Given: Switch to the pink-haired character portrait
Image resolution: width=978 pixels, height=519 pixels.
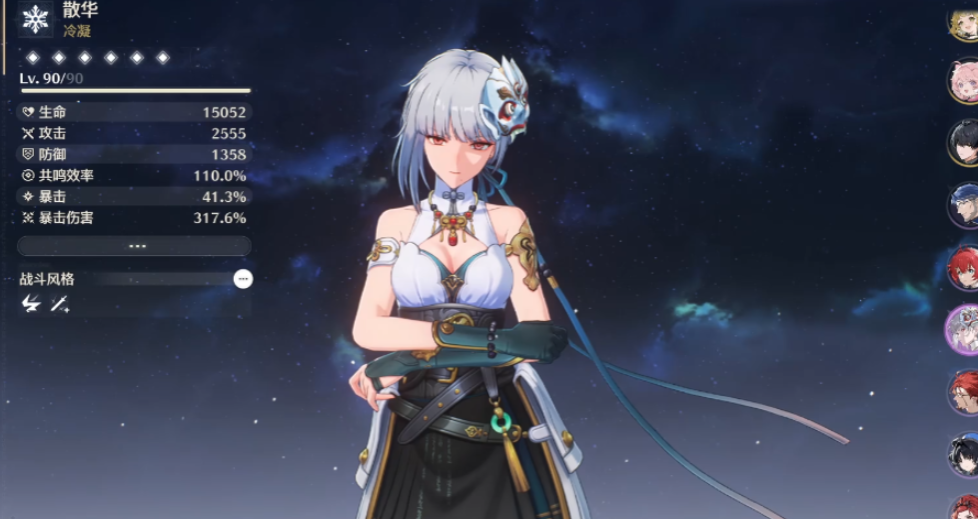Looking at the screenshot, I should (x=964, y=80).
